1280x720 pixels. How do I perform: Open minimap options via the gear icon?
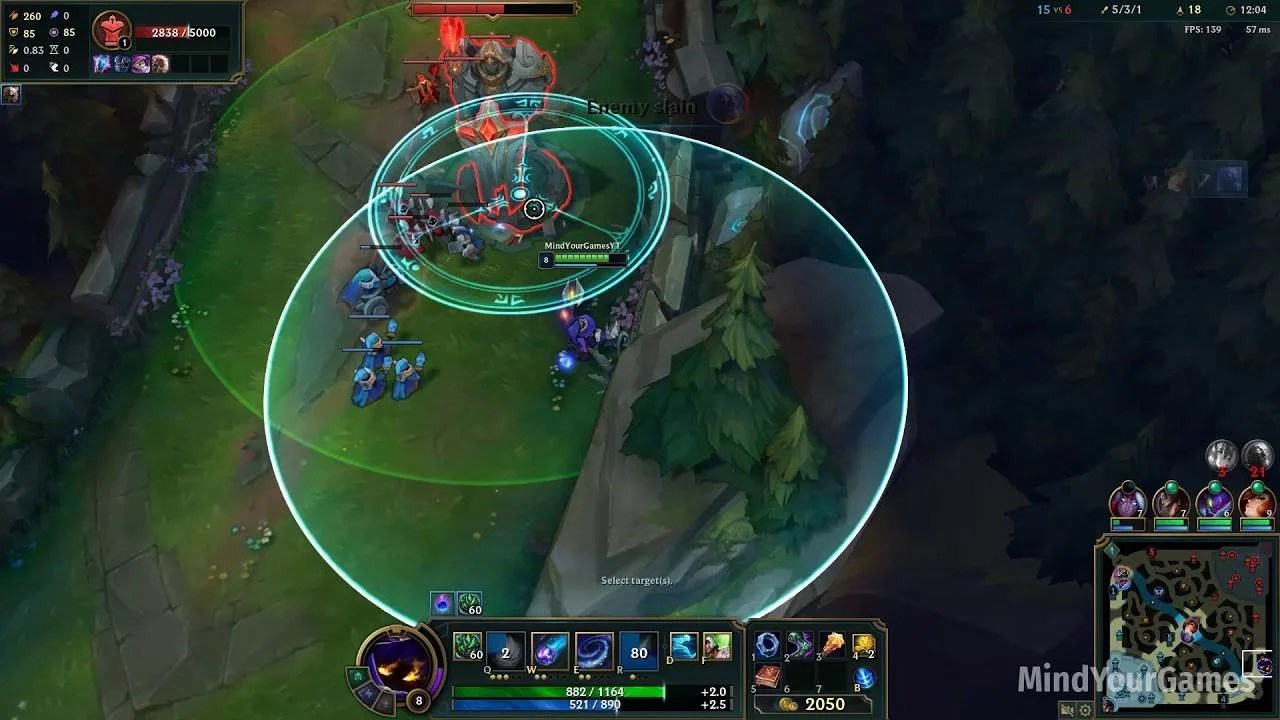1085,710
